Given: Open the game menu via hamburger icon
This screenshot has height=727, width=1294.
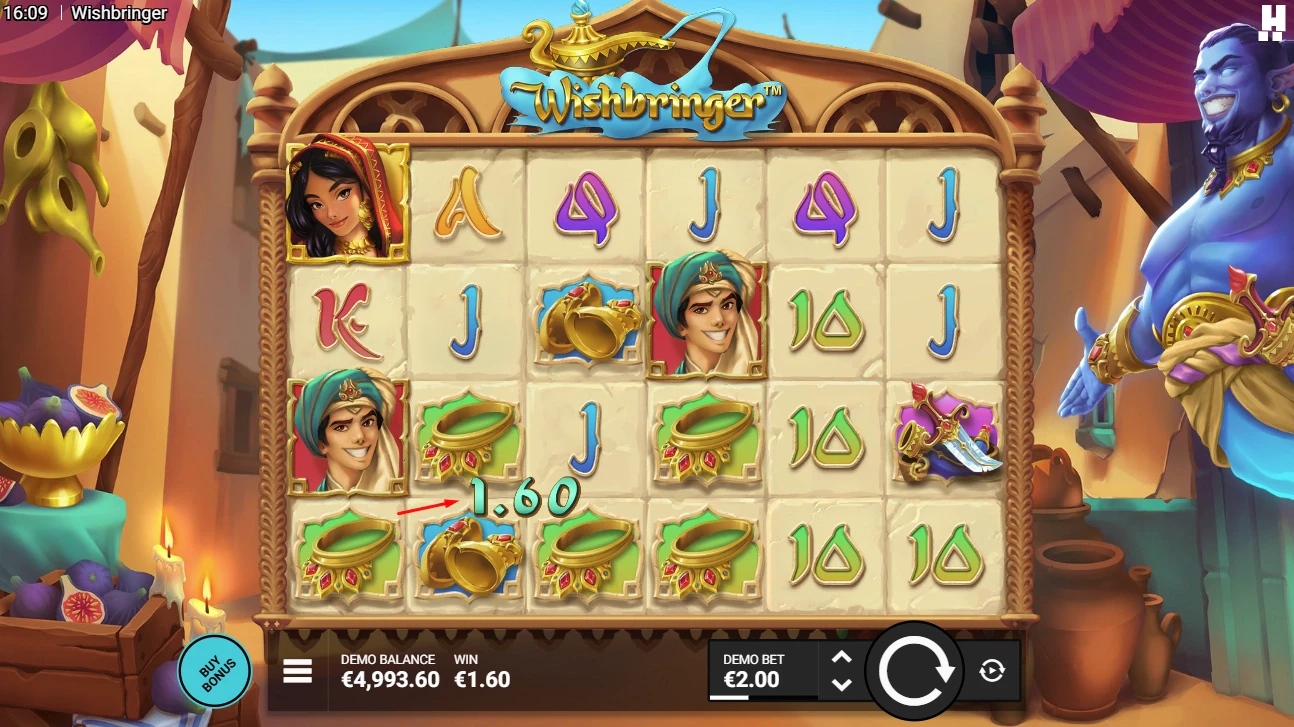Looking at the screenshot, I should (x=297, y=671).
